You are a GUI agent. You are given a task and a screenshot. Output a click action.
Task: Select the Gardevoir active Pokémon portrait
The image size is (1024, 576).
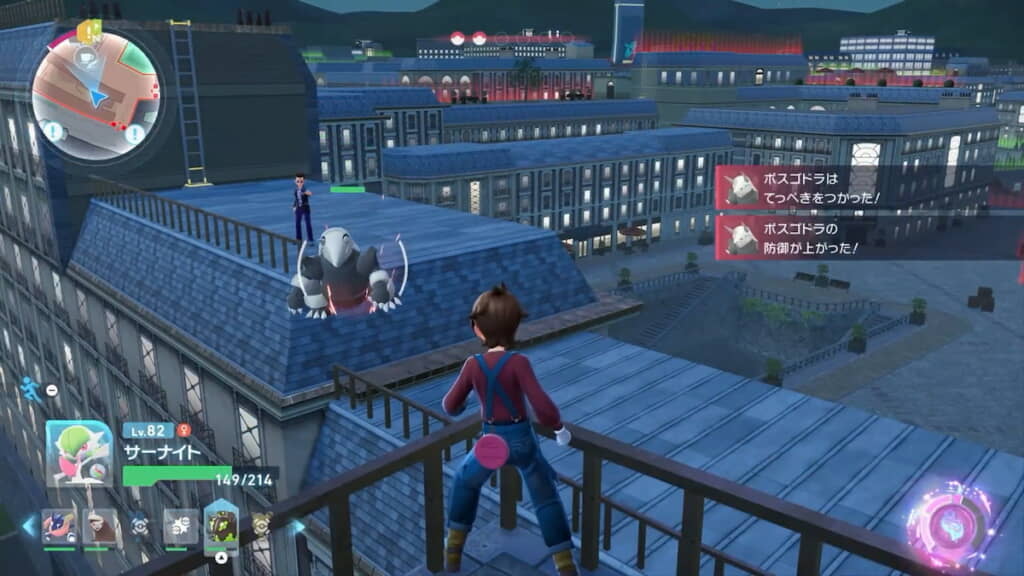coord(79,453)
